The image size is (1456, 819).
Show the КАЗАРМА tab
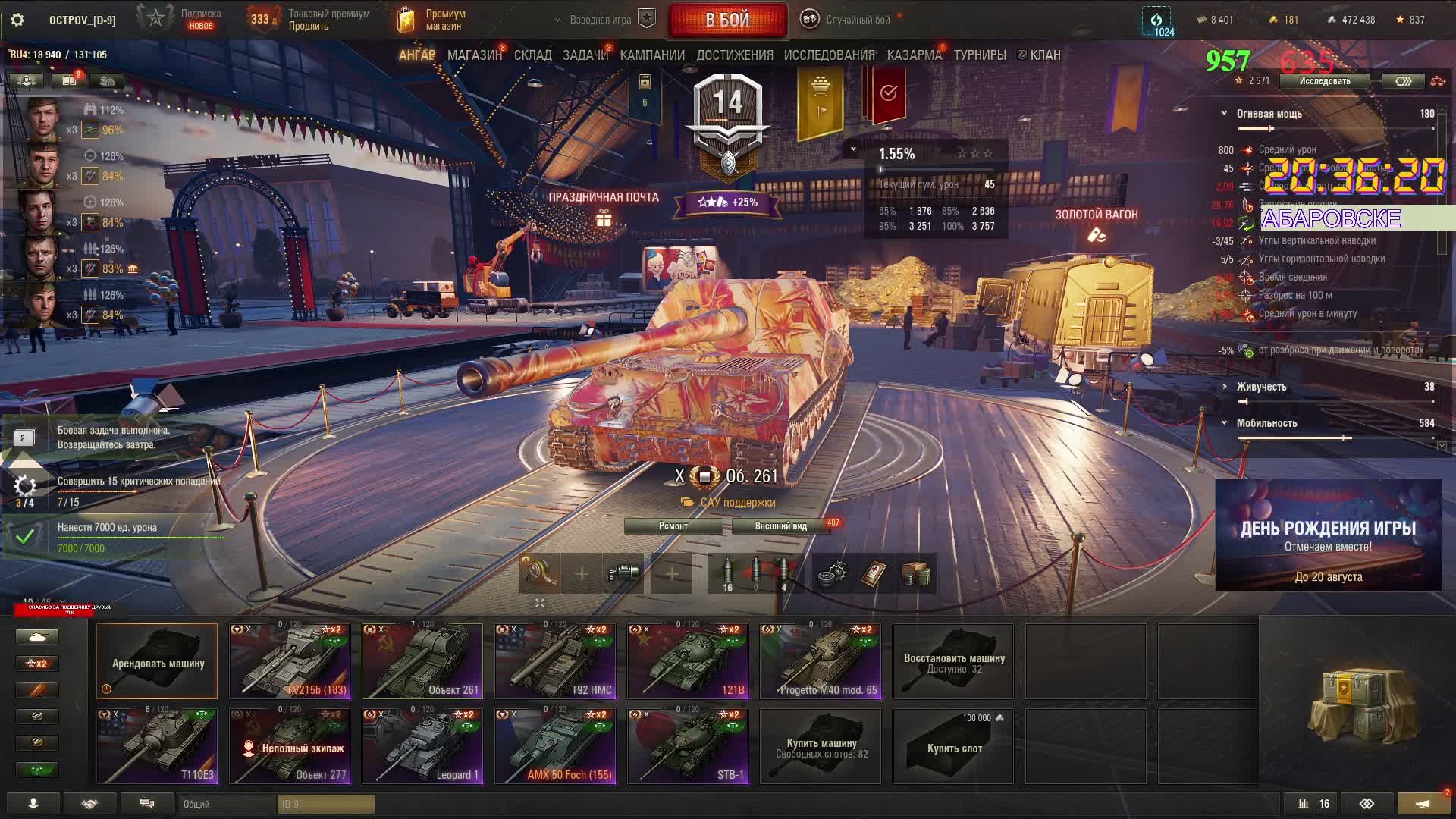click(x=914, y=55)
